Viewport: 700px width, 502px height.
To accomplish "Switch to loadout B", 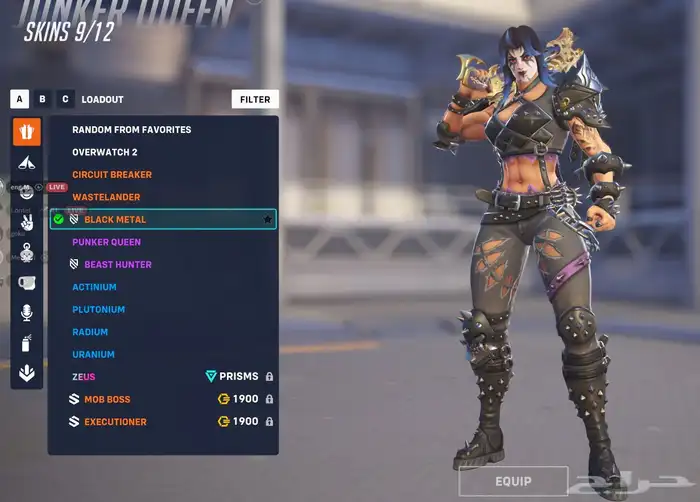I will 42,99.
